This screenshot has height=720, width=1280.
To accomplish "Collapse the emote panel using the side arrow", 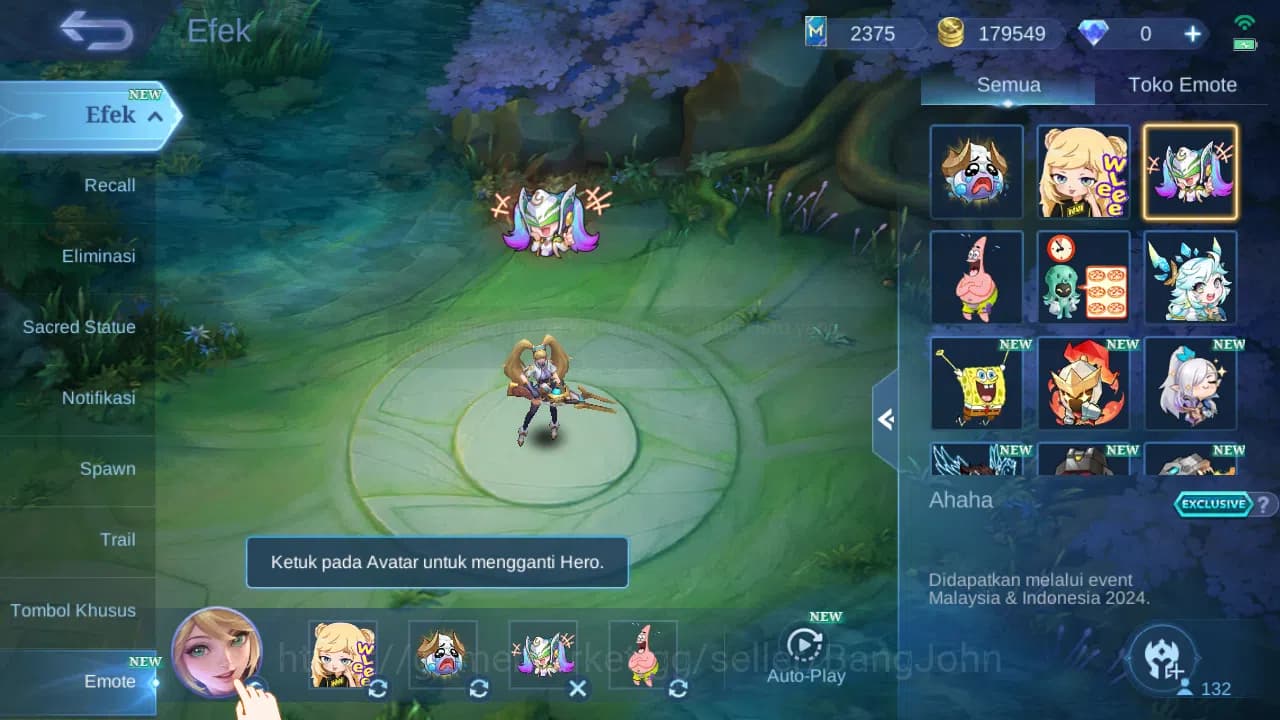I will pos(886,420).
